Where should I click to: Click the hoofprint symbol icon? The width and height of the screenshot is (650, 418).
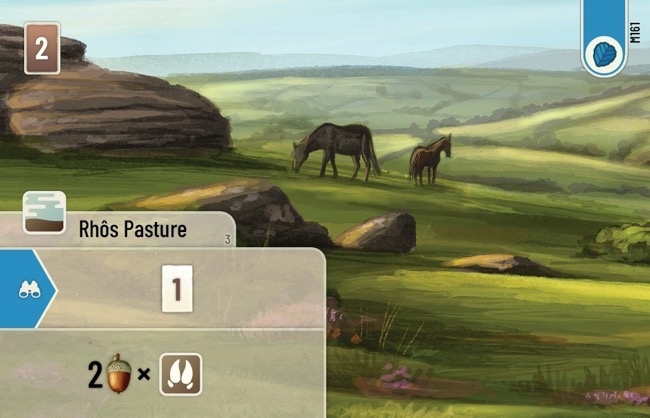181,375
